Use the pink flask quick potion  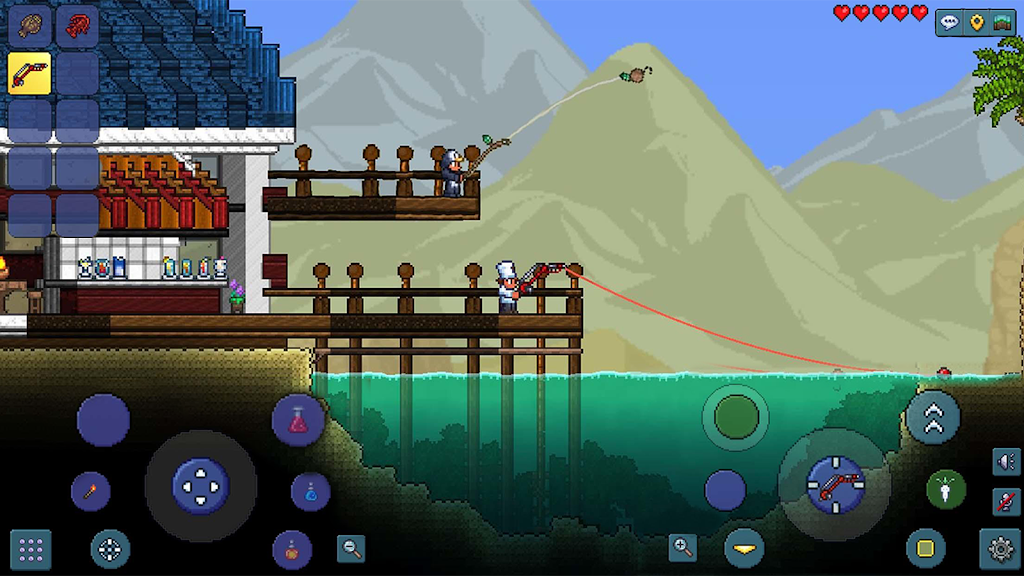298,421
